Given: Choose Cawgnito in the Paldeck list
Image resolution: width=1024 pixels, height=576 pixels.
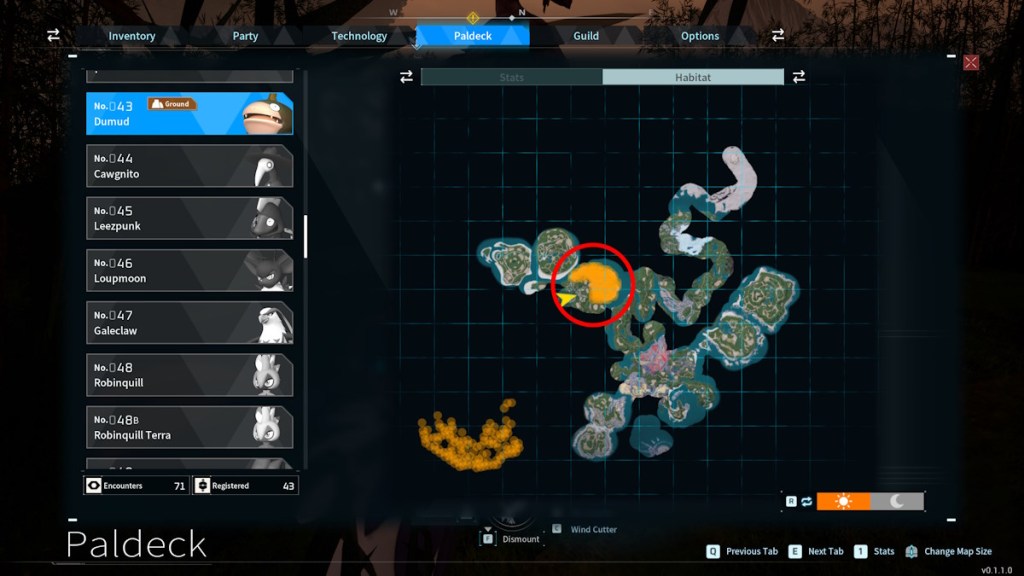Looking at the screenshot, I should coord(189,166).
